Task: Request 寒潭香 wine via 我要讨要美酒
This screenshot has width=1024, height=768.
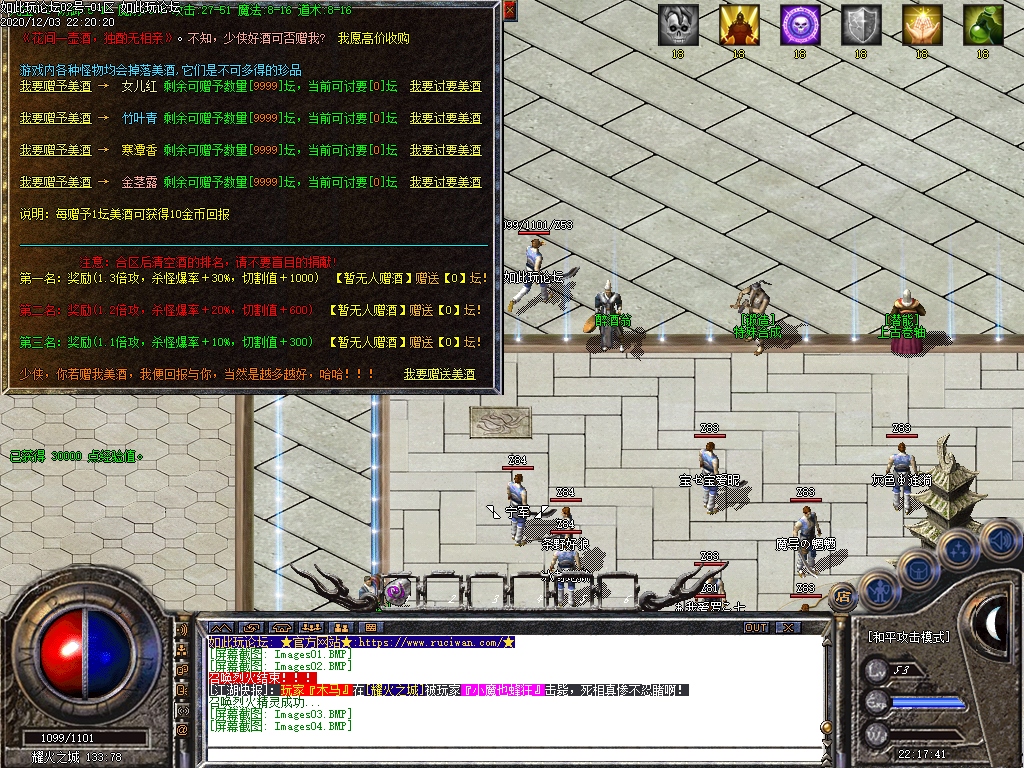Action: click(445, 150)
